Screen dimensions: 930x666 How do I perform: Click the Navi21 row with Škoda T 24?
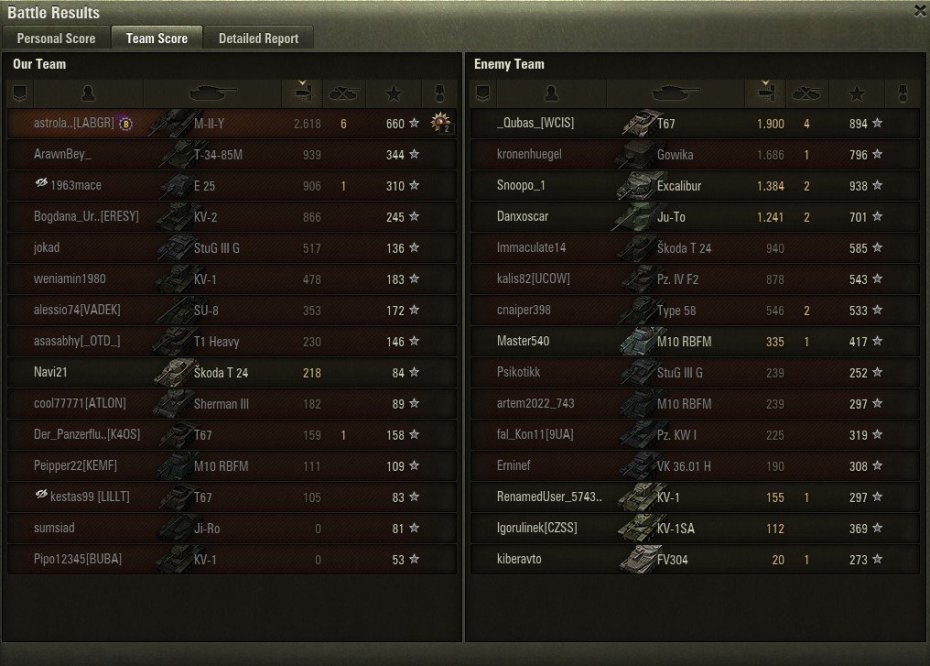tap(232, 372)
